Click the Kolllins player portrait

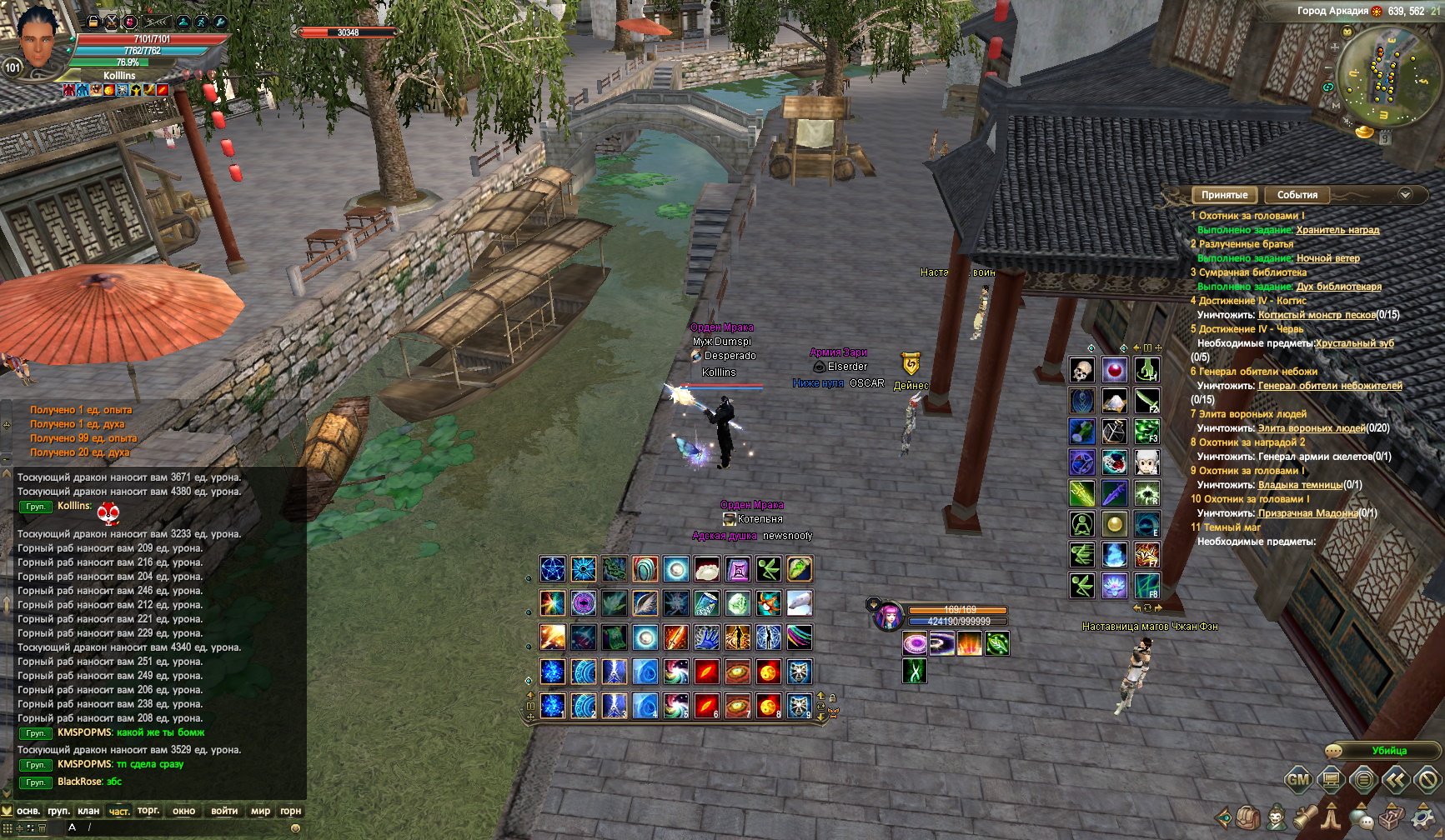[40, 40]
